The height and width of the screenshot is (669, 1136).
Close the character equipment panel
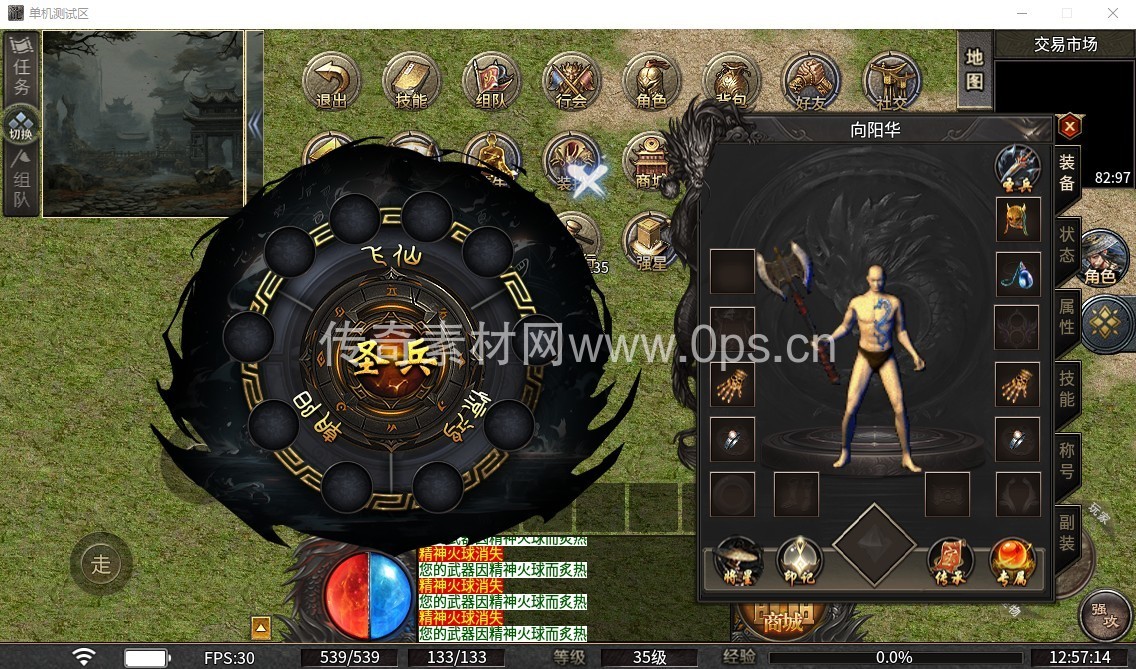point(1070,127)
